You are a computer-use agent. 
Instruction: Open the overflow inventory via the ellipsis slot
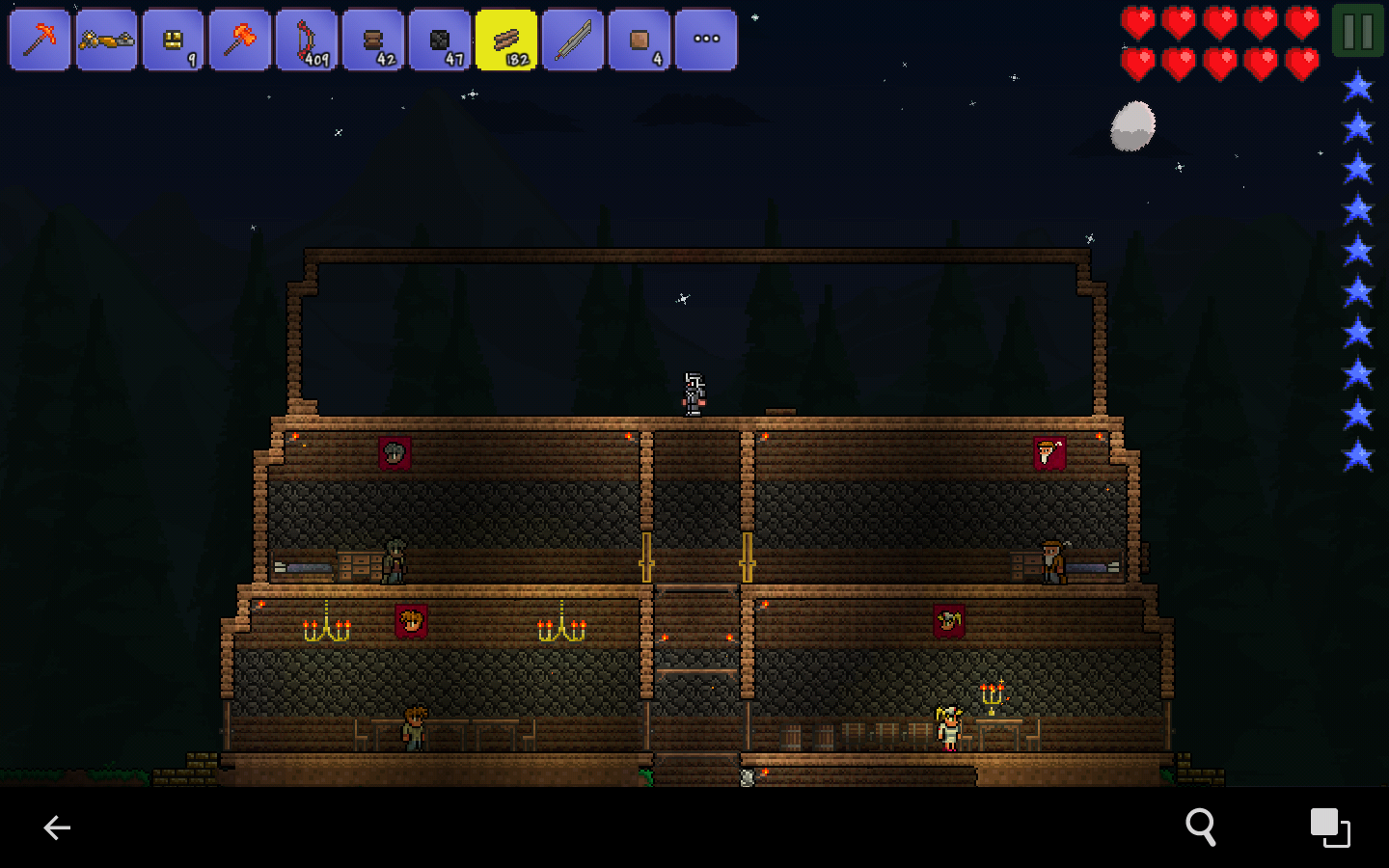click(705, 40)
